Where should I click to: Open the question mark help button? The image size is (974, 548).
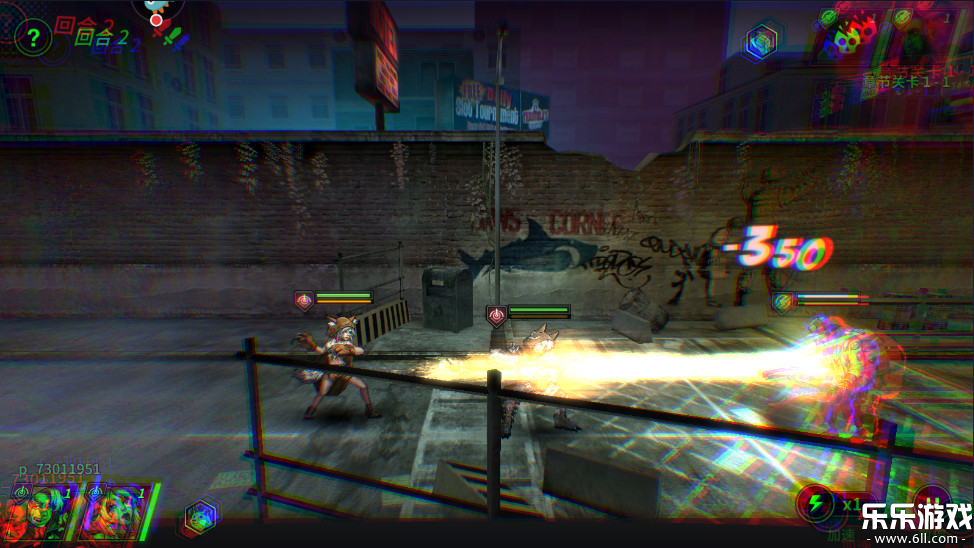[33, 38]
